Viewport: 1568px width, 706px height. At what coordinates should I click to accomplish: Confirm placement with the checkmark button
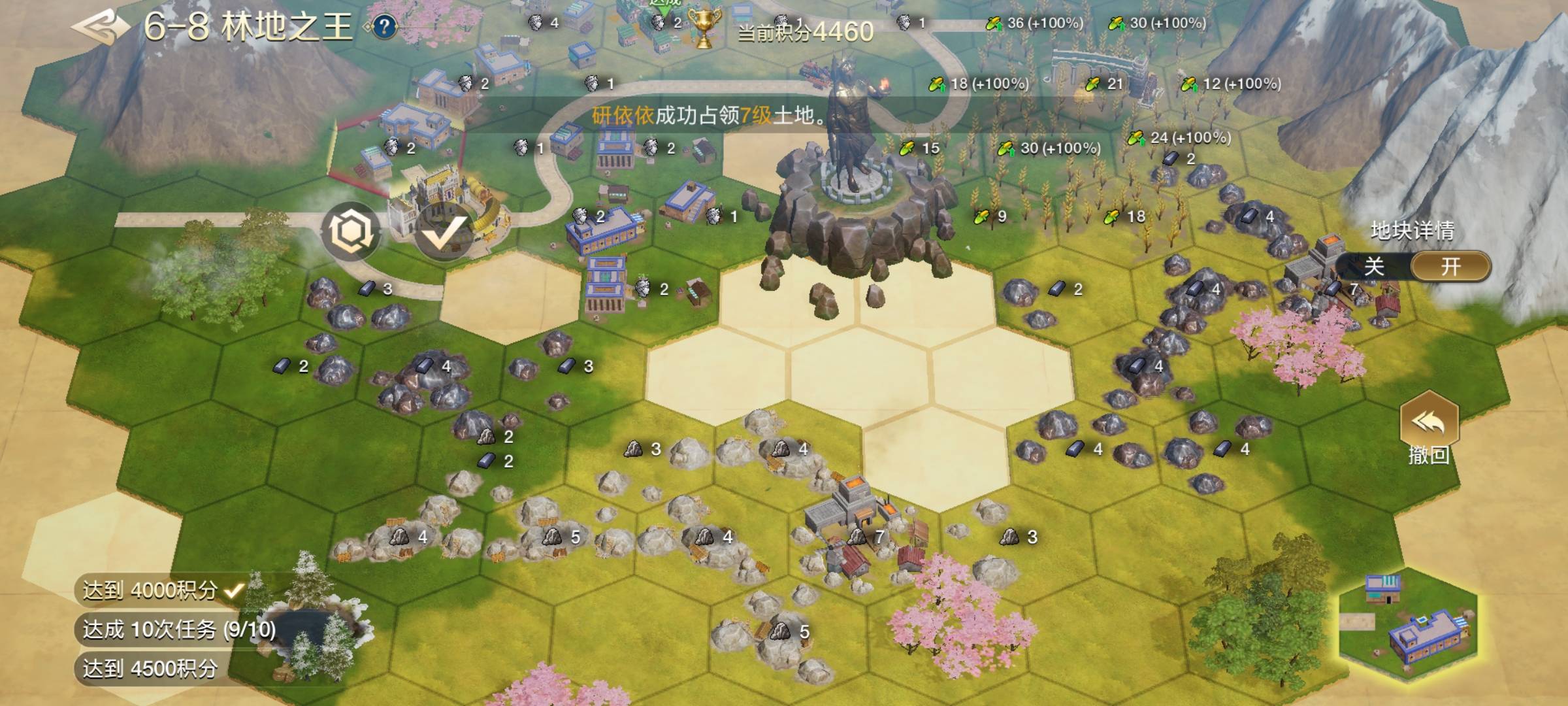444,233
